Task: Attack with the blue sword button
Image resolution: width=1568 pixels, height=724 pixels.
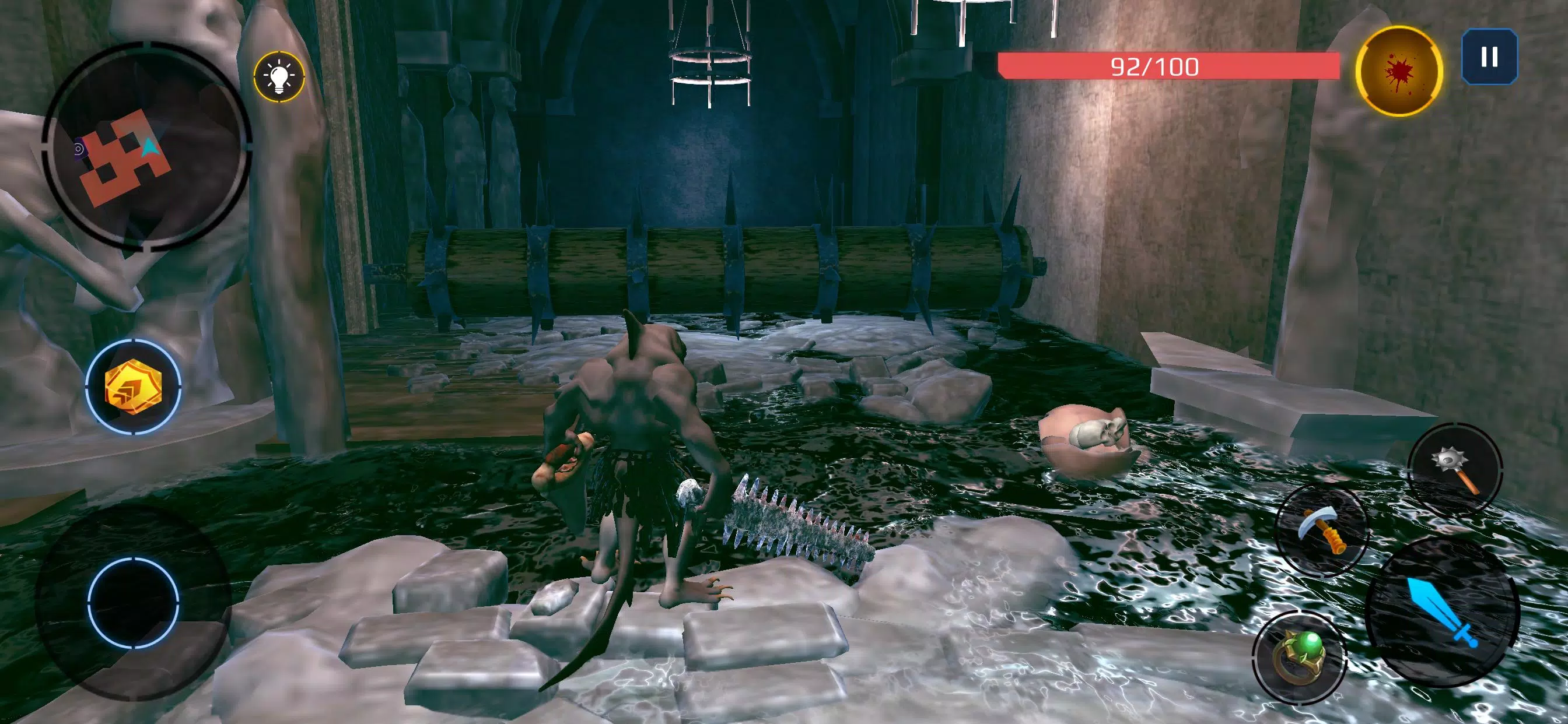Action: 1443,611
